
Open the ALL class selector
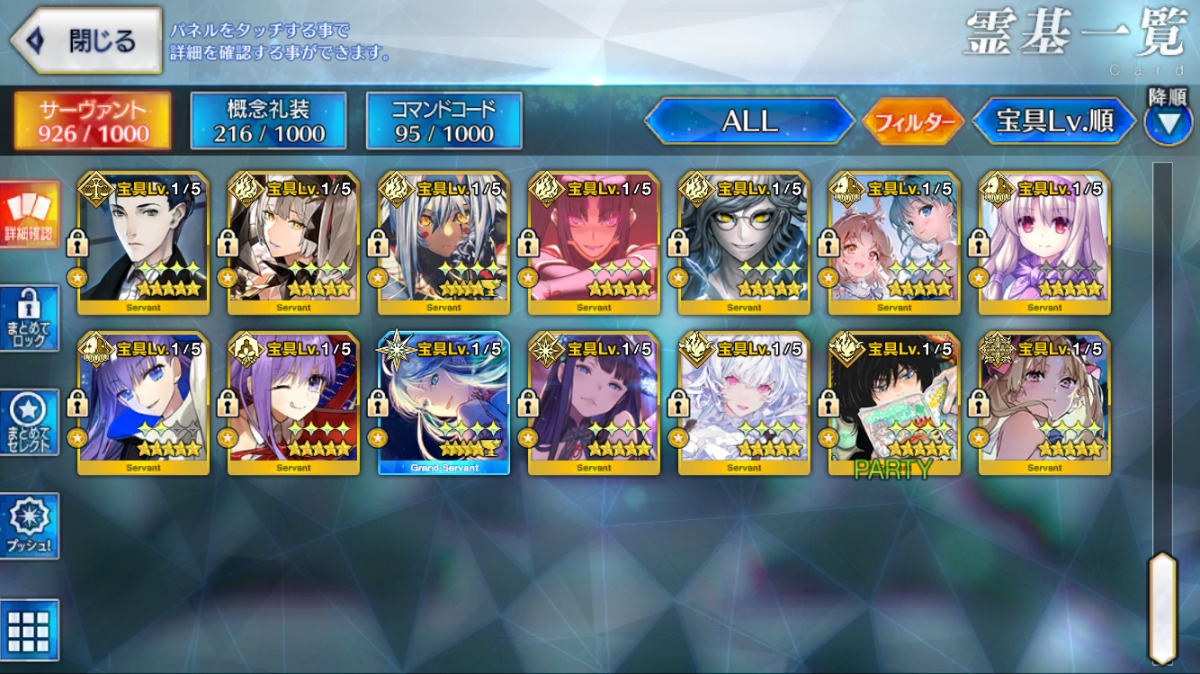click(x=749, y=121)
